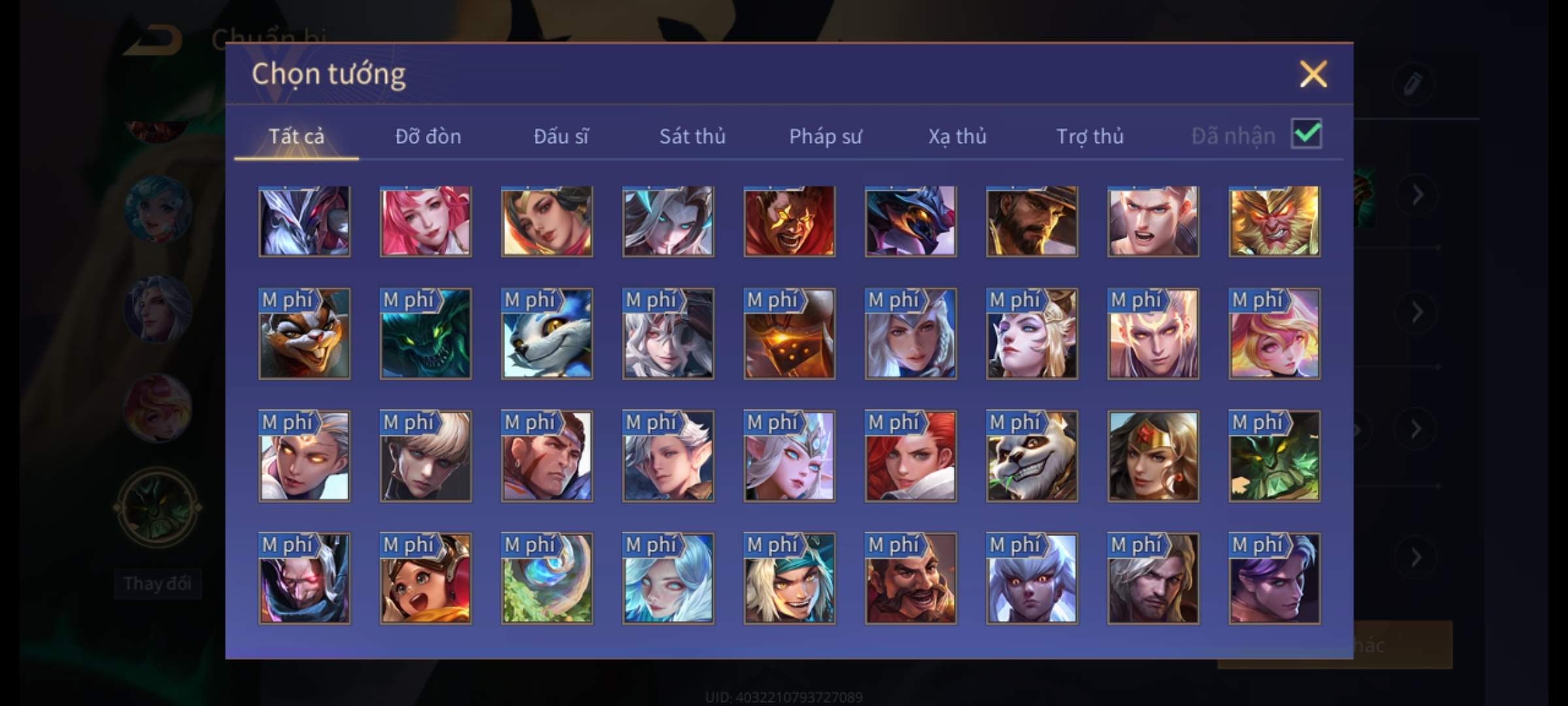Show the Đỡ đòn hero category
This screenshot has width=1568, height=706.
(x=428, y=136)
